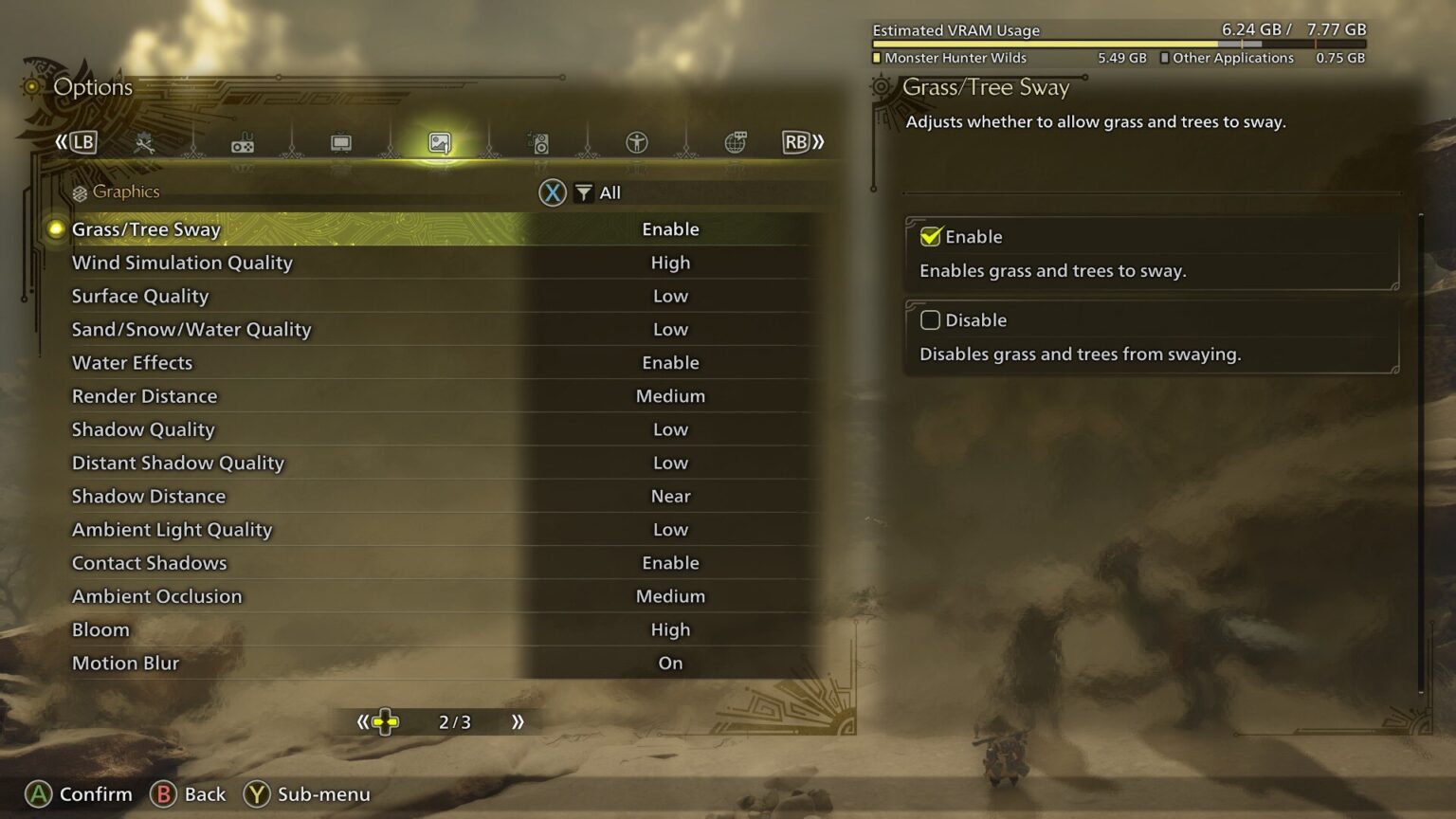The width and height of the screenshot is (1456, 819).
Task: Toggle Motion Blur setting
Action: coord(379,663)
